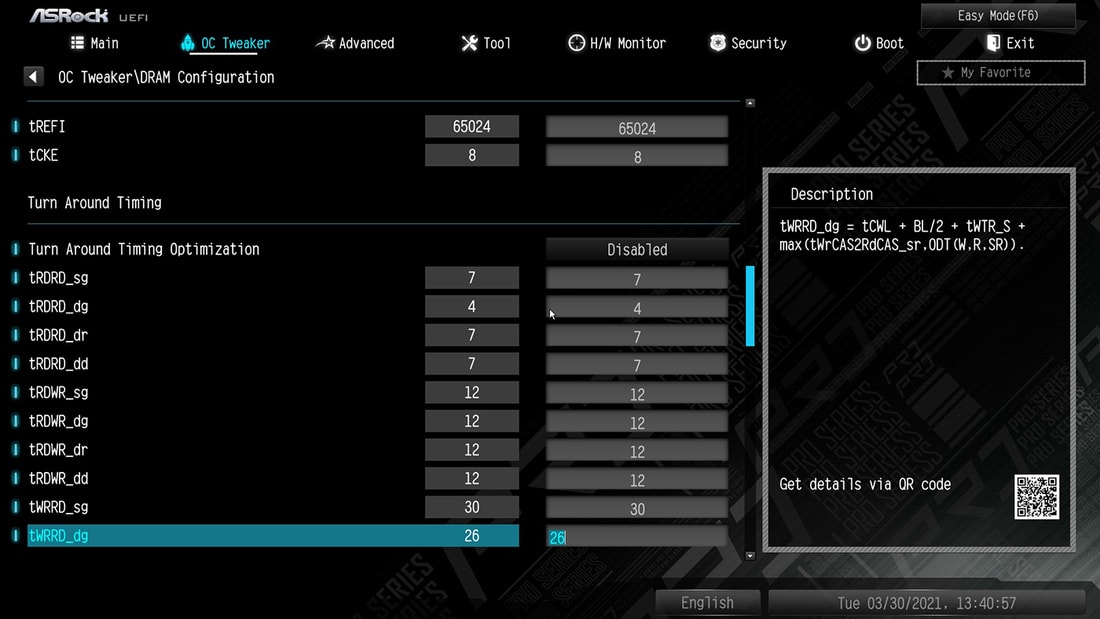
Task: Open the My Favorite list
Action: [1000, 72]
